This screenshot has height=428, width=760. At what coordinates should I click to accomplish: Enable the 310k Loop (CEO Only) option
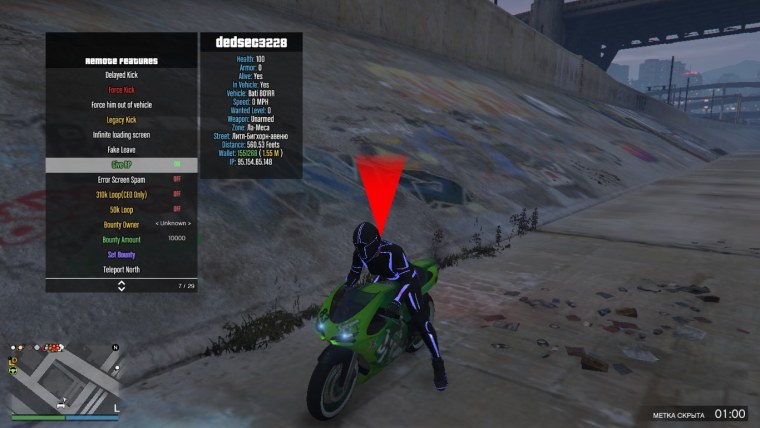[x=121, y=195]
